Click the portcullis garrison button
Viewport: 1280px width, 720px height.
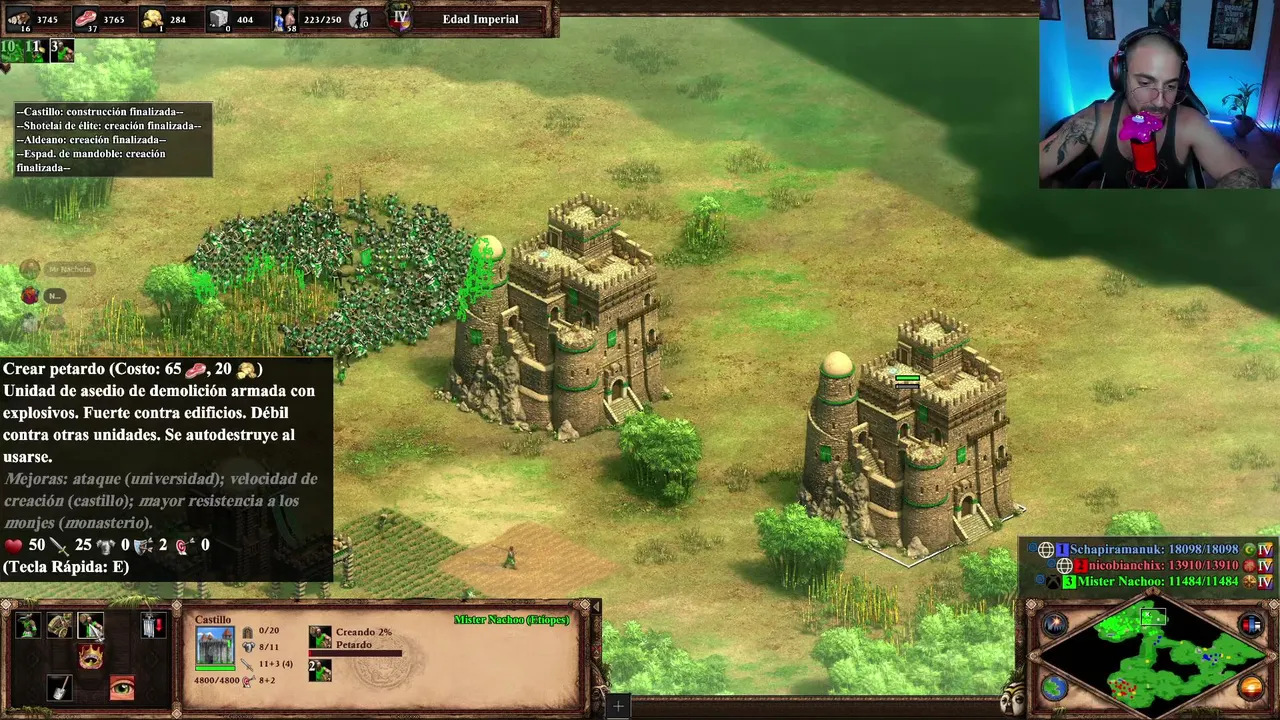[x=152, y=626]
